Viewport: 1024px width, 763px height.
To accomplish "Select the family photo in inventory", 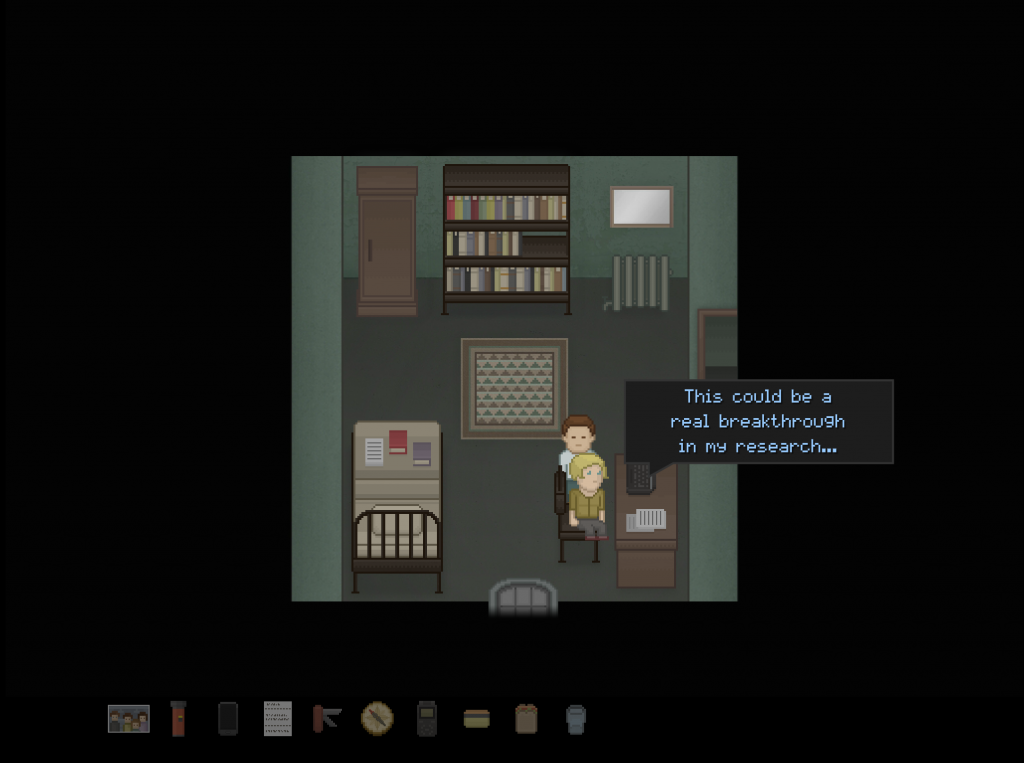I will pyautogui.click(x=128, y=718).
